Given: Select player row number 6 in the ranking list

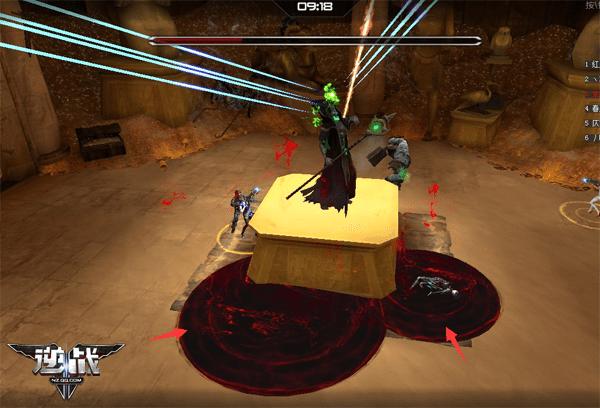Looking at the screenshot, I should [591, 136].
